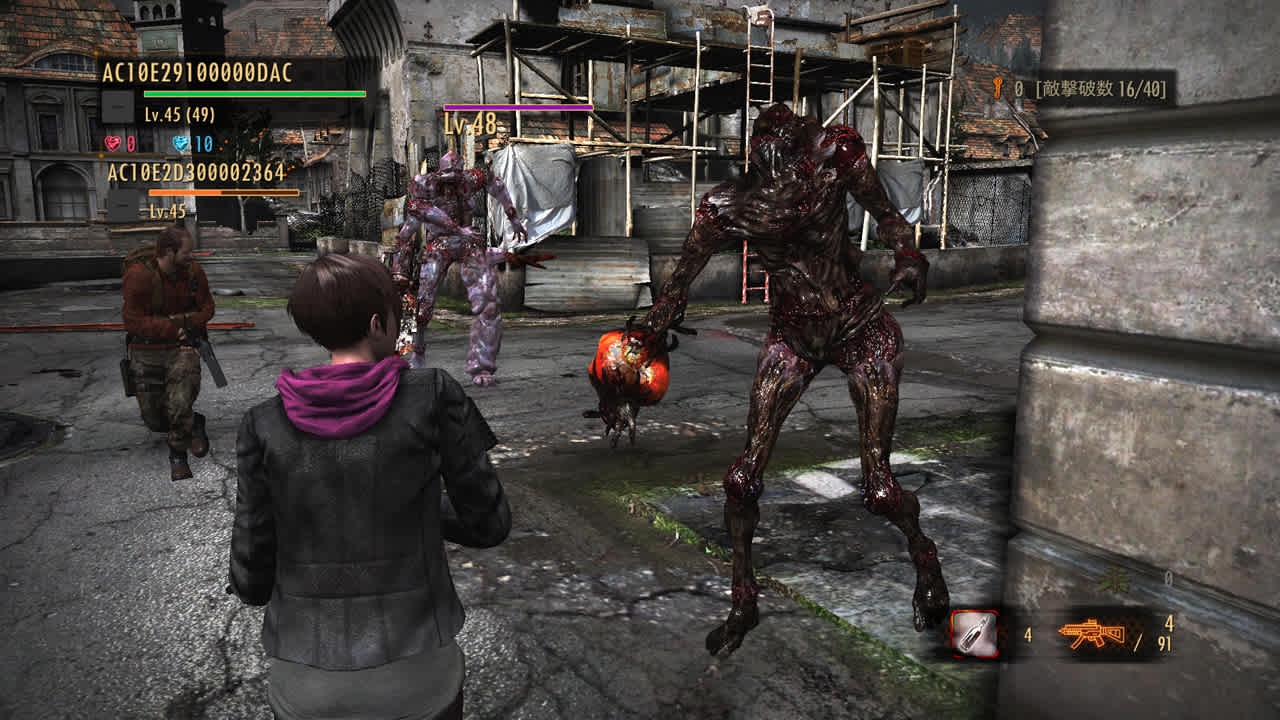The height and width of the screenshot is (720, 1280).
Task: Click the green health bar
Action: tap(255, 94)
